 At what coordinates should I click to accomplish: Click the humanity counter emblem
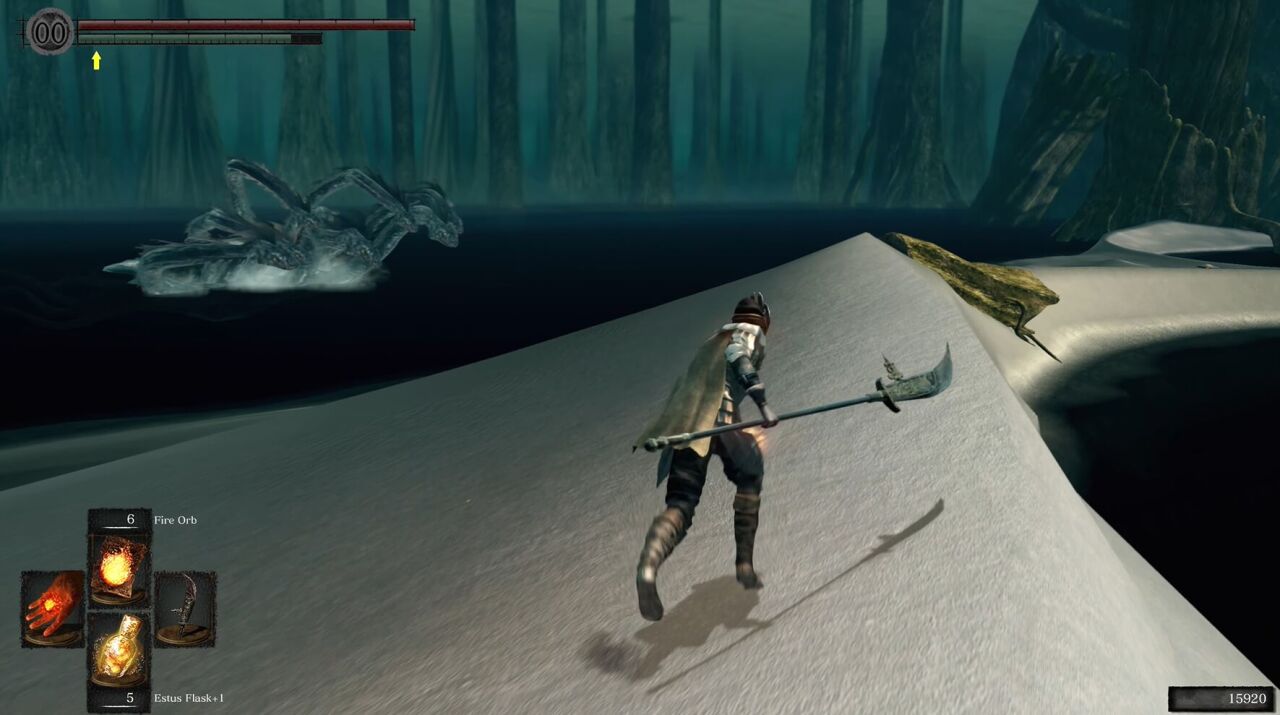(x=50, y=33)
